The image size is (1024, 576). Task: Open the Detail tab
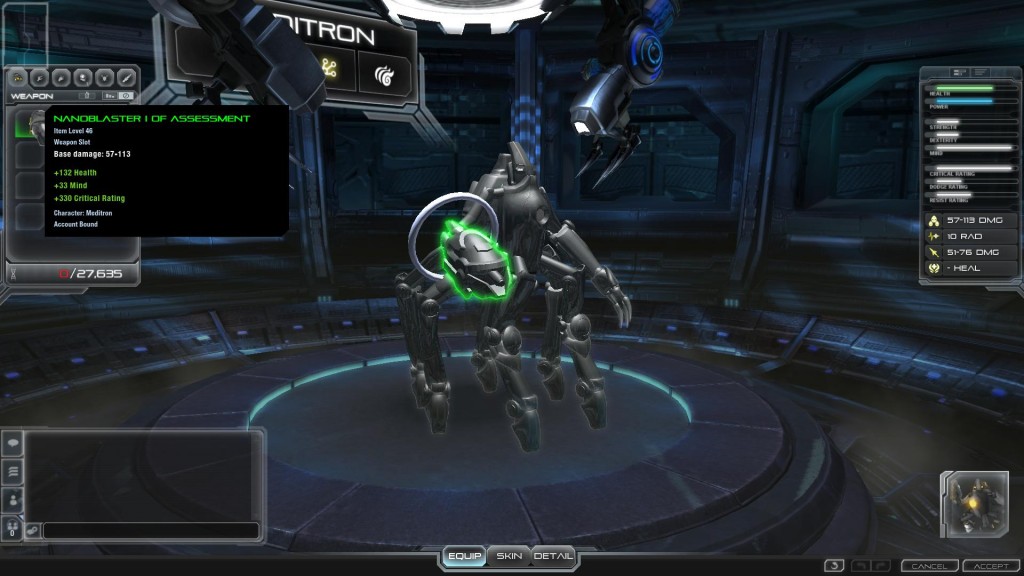553,556
